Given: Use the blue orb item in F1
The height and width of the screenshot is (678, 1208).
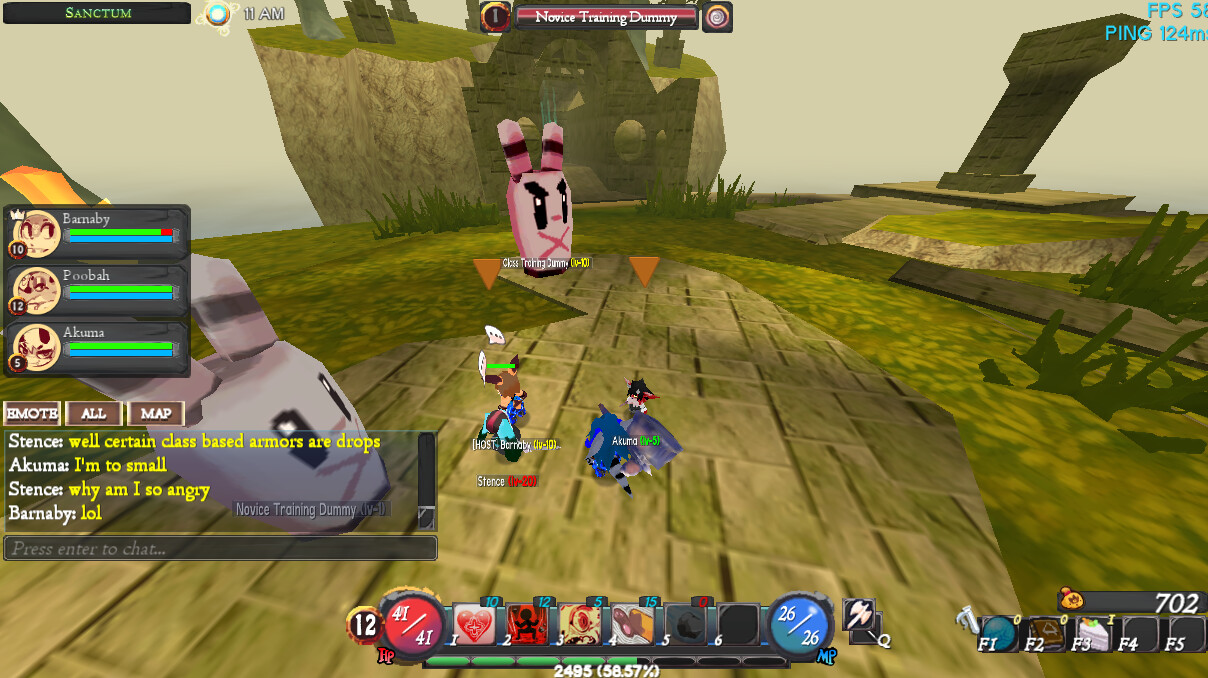Looking at the screenshot, I should [x=997, y=634].
